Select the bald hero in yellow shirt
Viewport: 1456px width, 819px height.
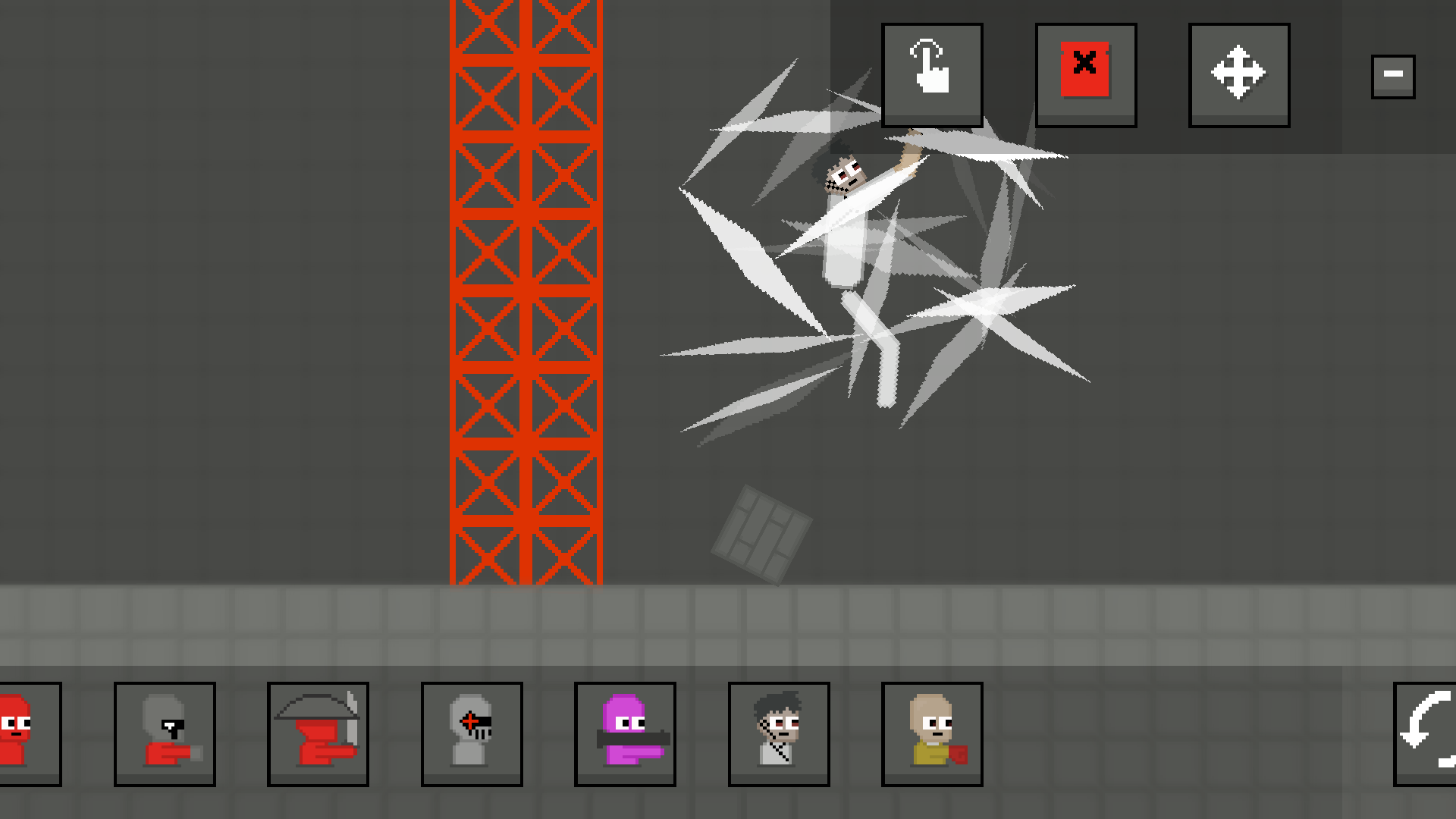coord(931,732)
